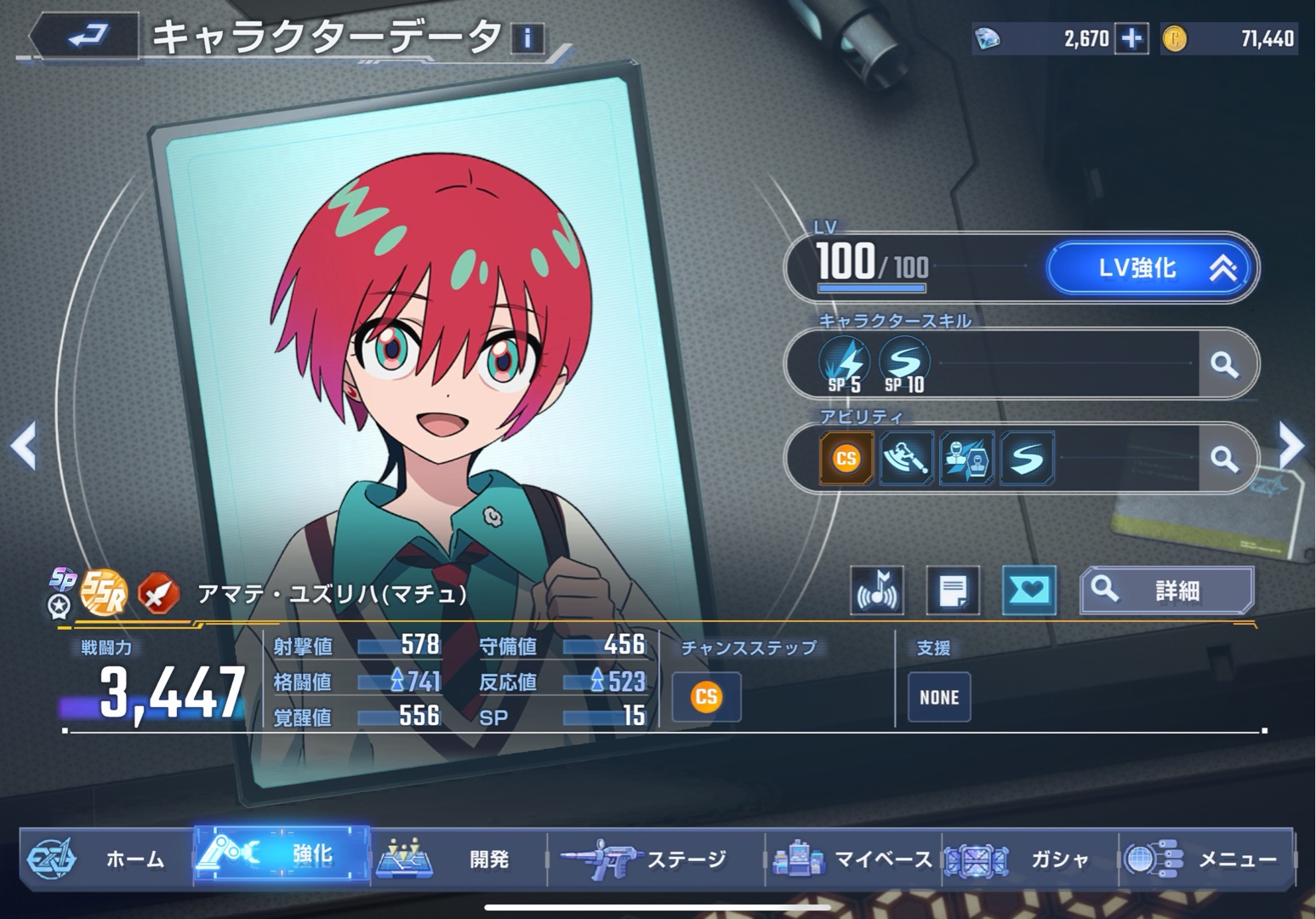The width and height of the screenshot is (1316, 919).
Task: Select the SP 5 lightning character skill
Action: pos(845,364)
